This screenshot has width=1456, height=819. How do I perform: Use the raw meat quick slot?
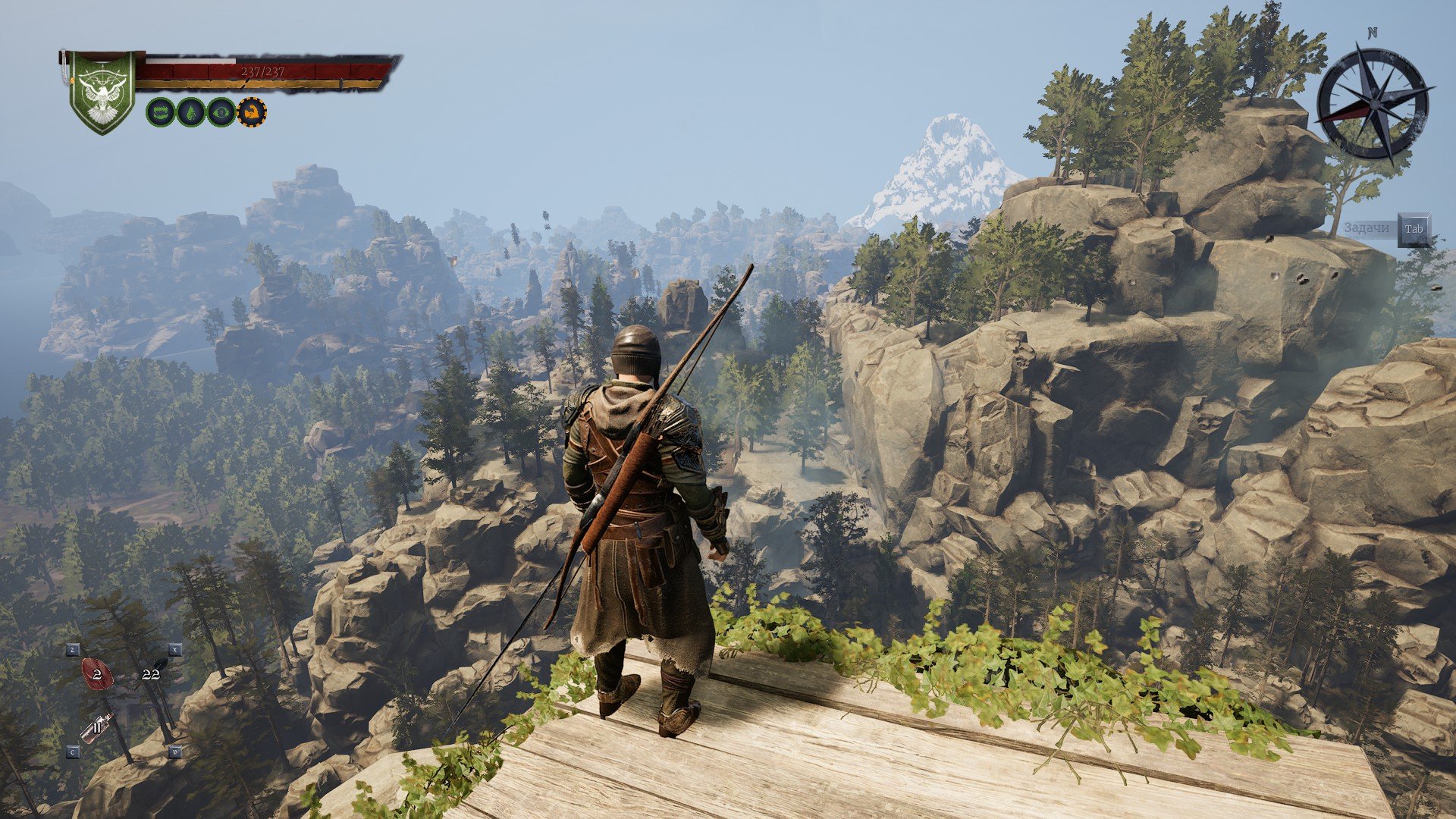tap(97, 673)
